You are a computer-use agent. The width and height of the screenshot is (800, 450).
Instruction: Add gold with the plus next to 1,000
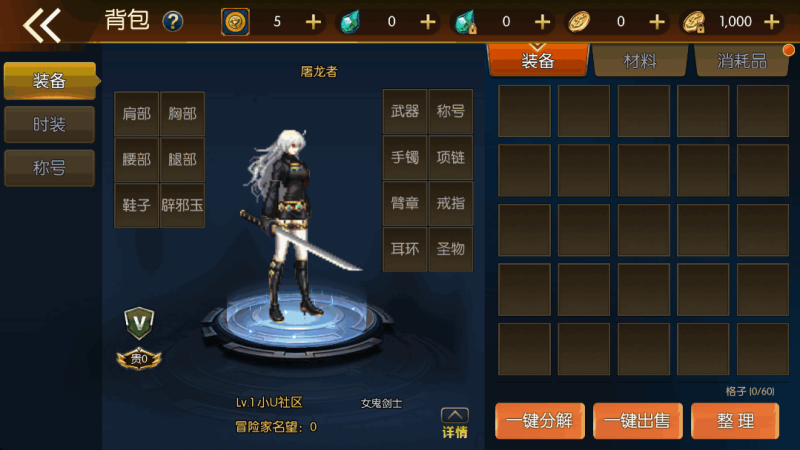[x=771, y=22]
